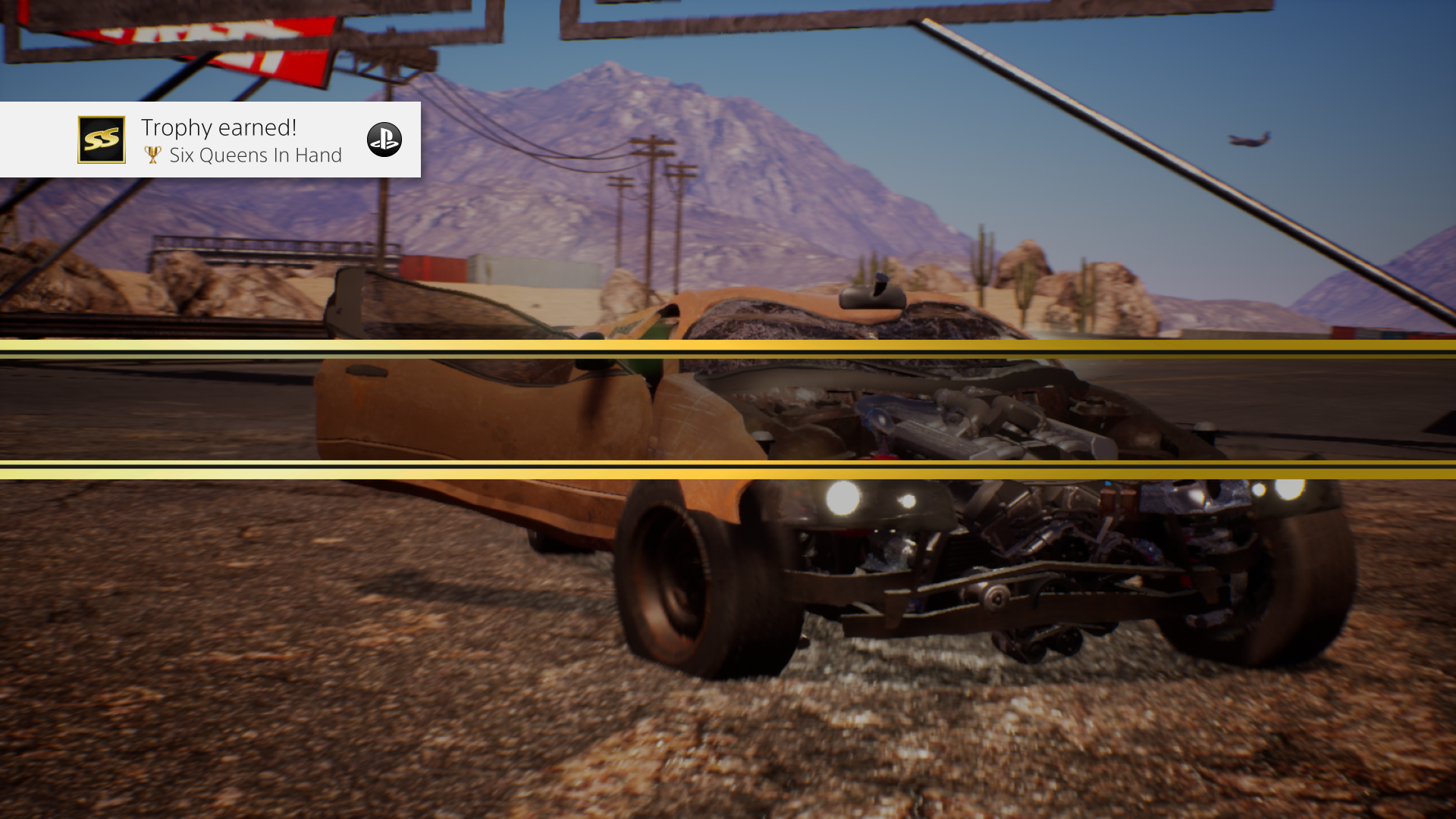Click the Six Queens In Hand label
The image size is (1456, 819).
coord(256,155)
